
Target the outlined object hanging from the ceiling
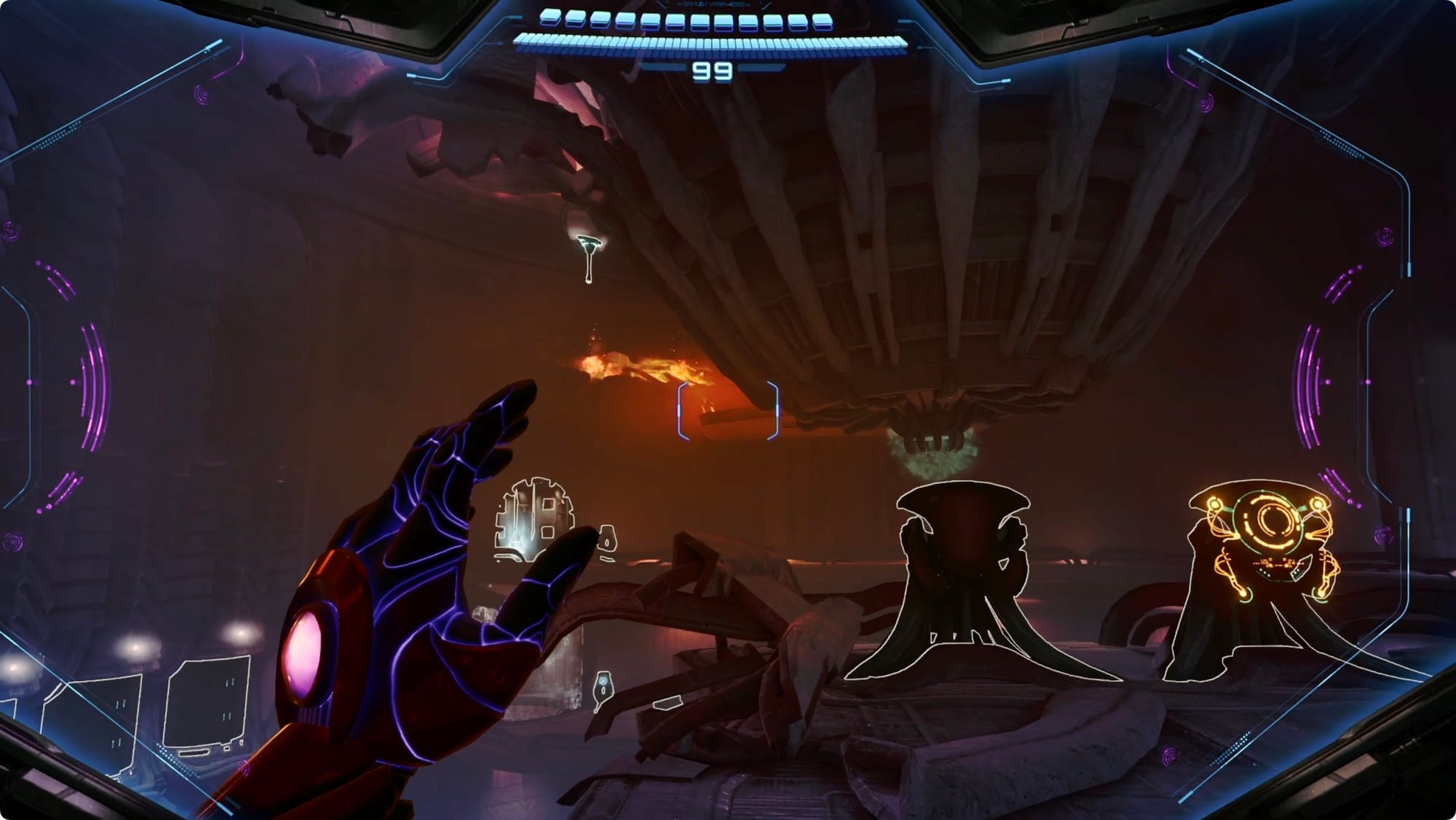click(588, 255)
